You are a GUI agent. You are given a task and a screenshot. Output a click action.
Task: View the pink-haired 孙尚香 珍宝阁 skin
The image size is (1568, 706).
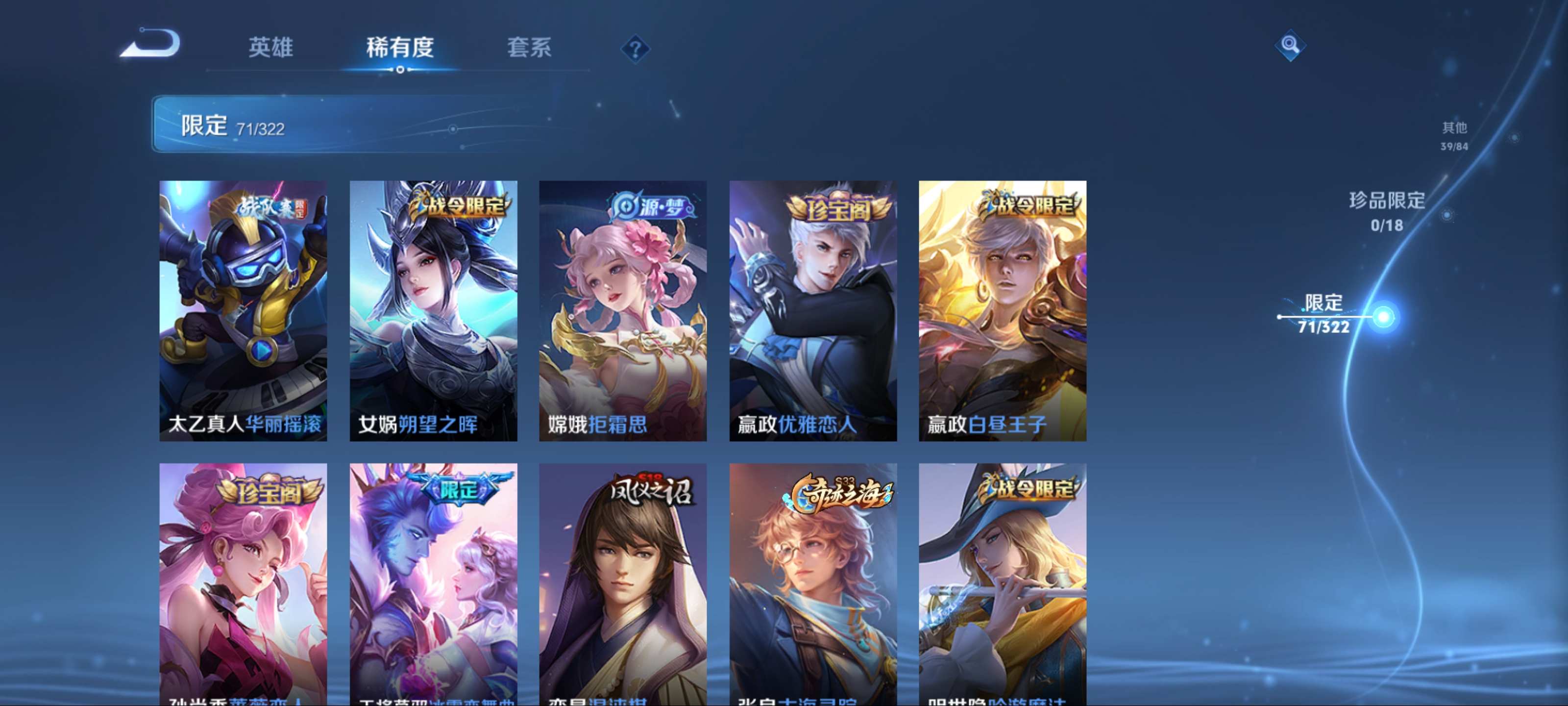click(x=243, y=585)
